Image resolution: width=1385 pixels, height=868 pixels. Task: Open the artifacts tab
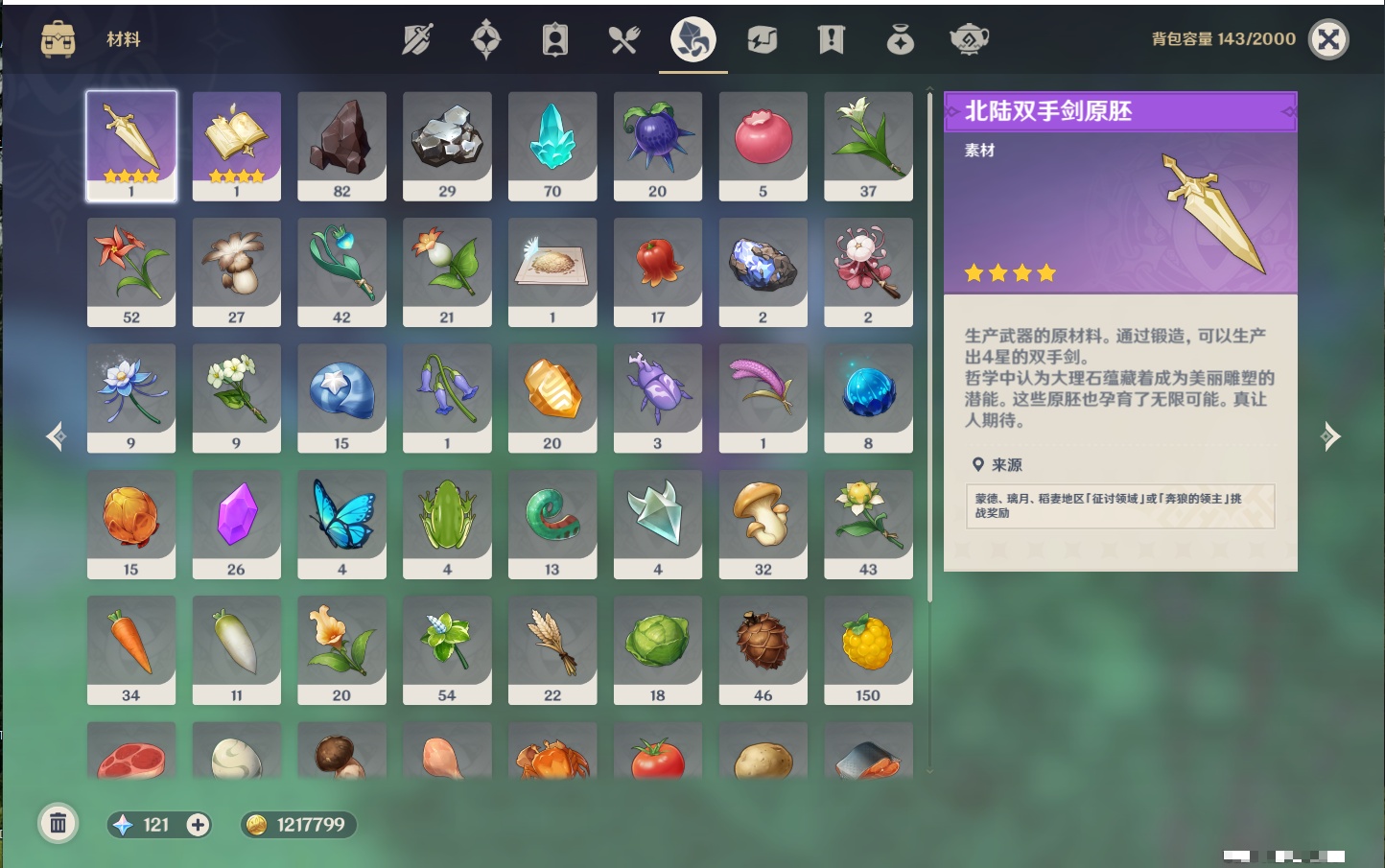tap(486, 39)
